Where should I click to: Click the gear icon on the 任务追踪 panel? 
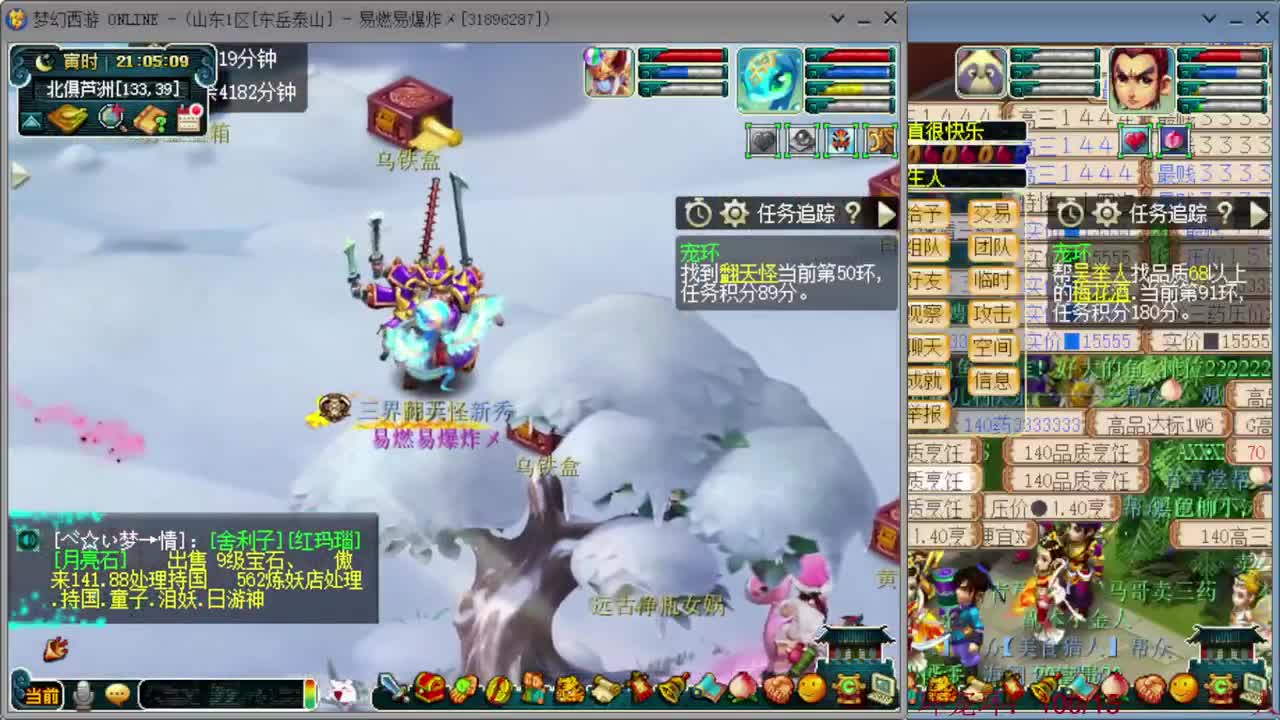click(735, 214)
